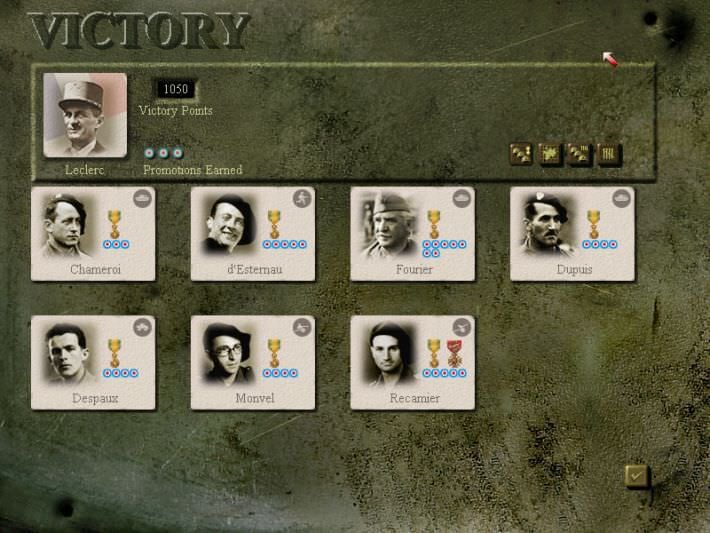Pick the Despaux officer card
Image resolution: width=710 pixels, height=533 pixels.
point(93,363)
